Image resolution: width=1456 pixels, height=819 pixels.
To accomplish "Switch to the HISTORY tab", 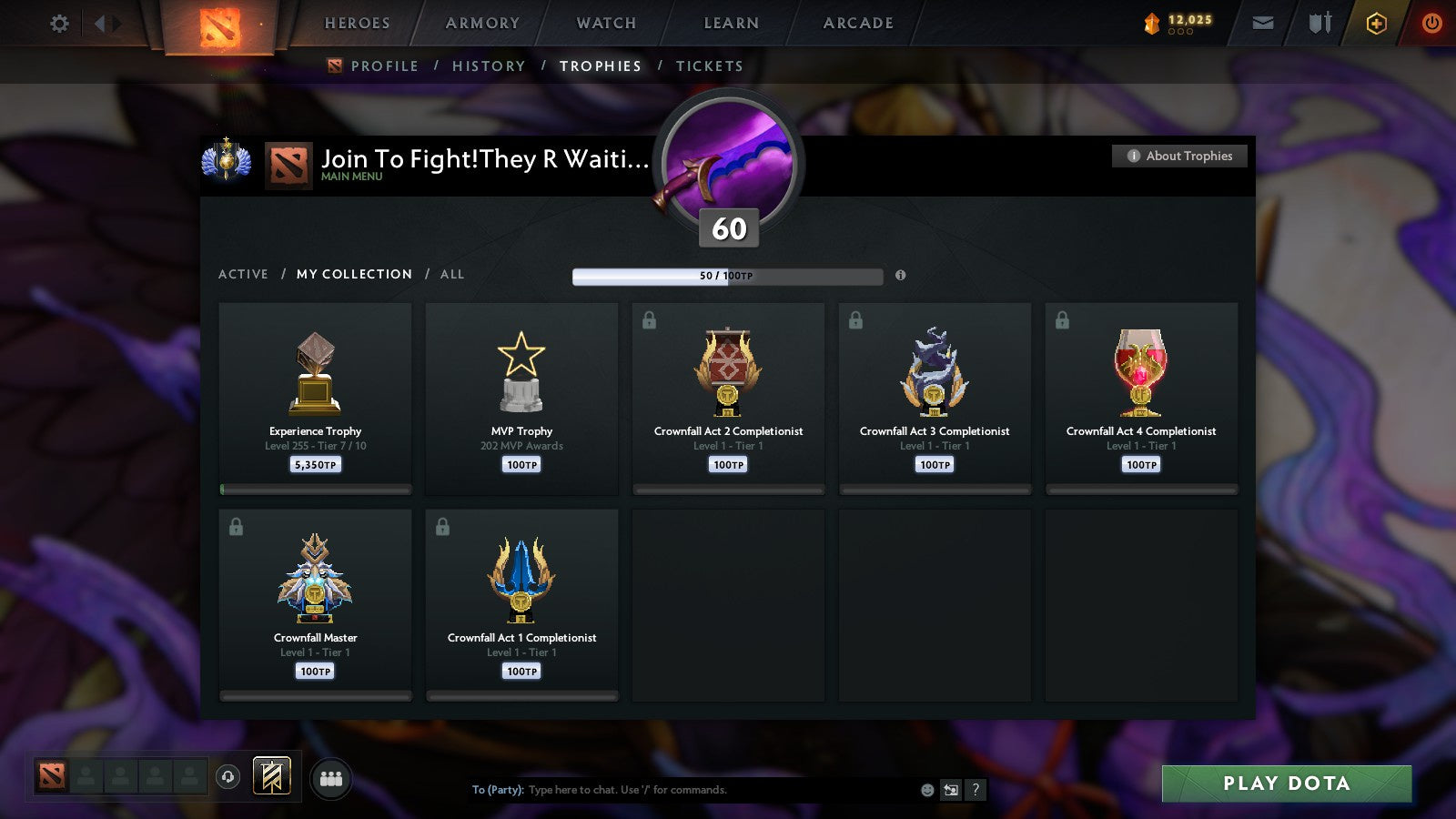I will [490, 66].
